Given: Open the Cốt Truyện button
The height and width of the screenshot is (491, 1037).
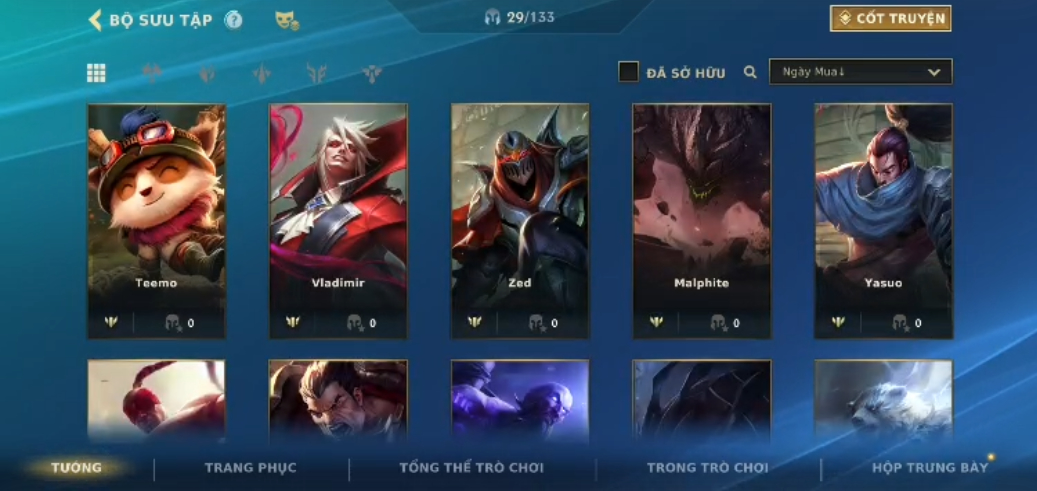Looking at the screenshot, I should 890,19.
